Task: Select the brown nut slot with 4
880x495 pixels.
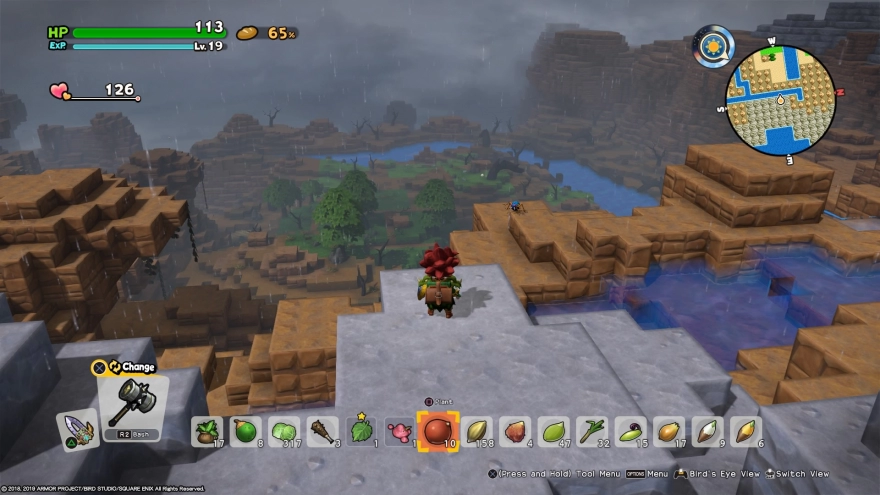Action: tap(514, 431)
